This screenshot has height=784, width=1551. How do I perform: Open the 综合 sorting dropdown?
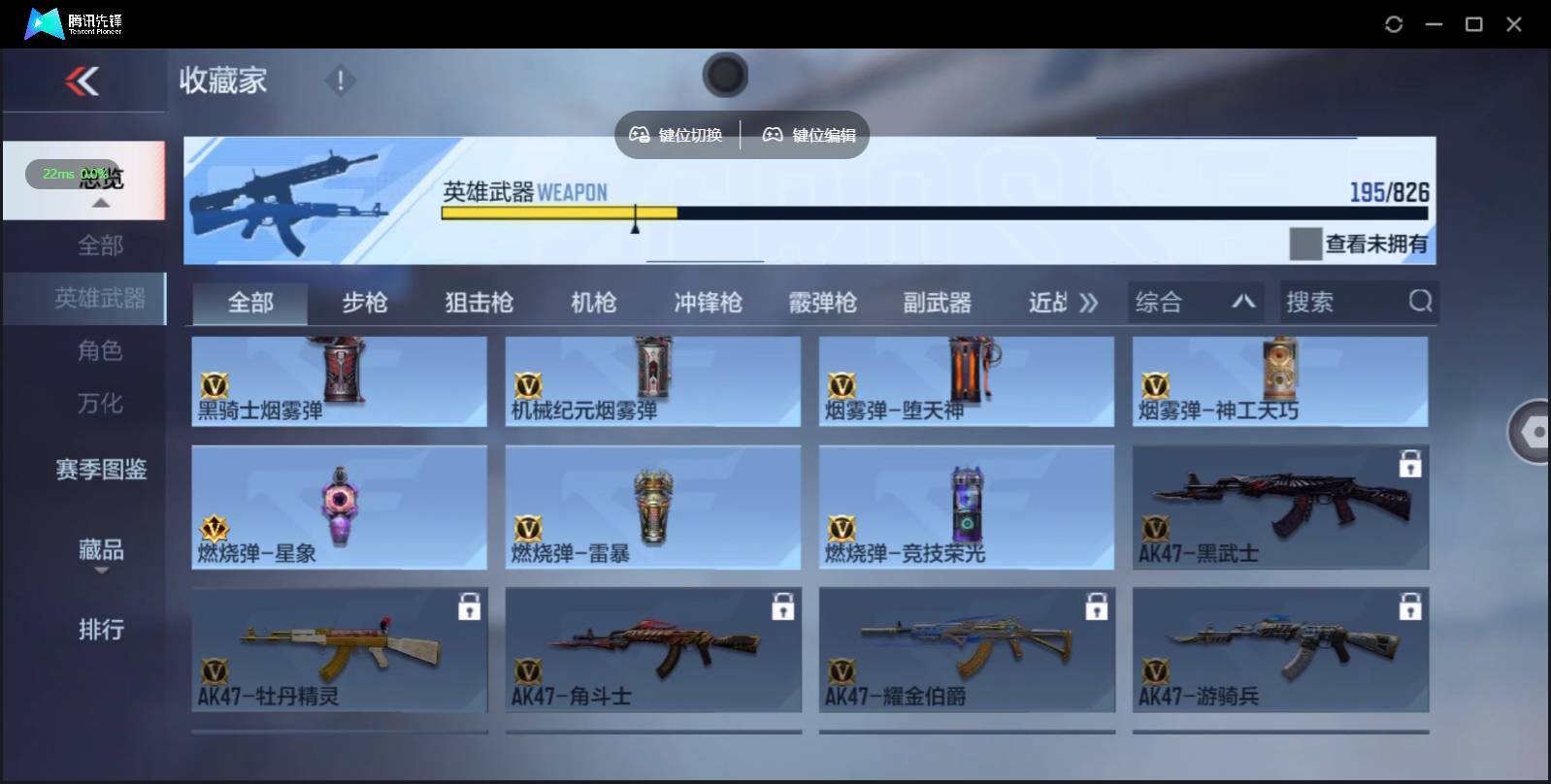pyautogui.click(x=1196, y=302)
